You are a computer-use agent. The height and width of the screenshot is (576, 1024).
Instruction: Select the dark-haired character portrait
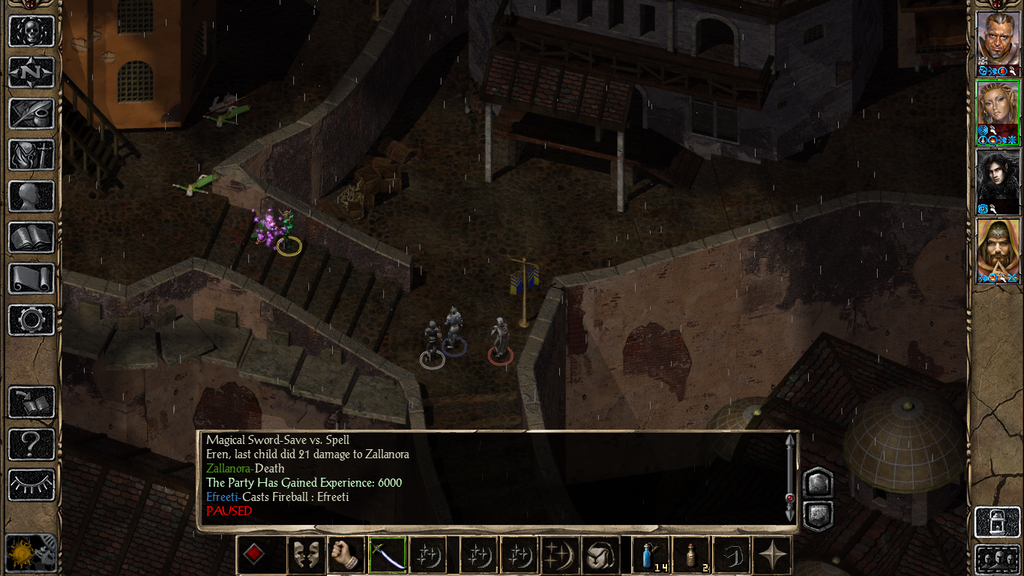(997, 177)
